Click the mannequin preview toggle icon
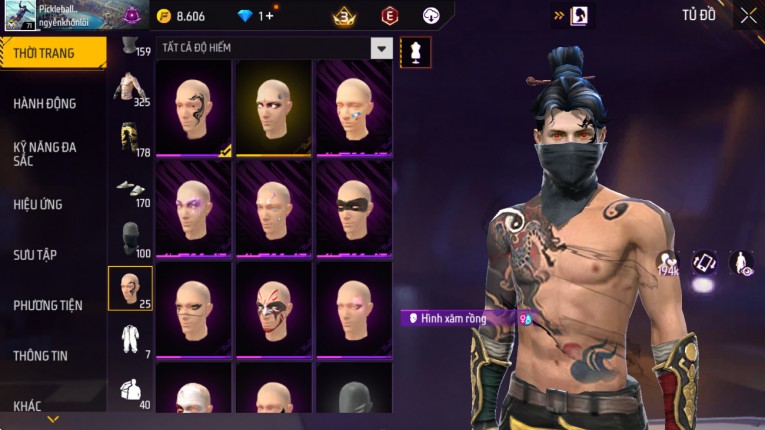 415,52
